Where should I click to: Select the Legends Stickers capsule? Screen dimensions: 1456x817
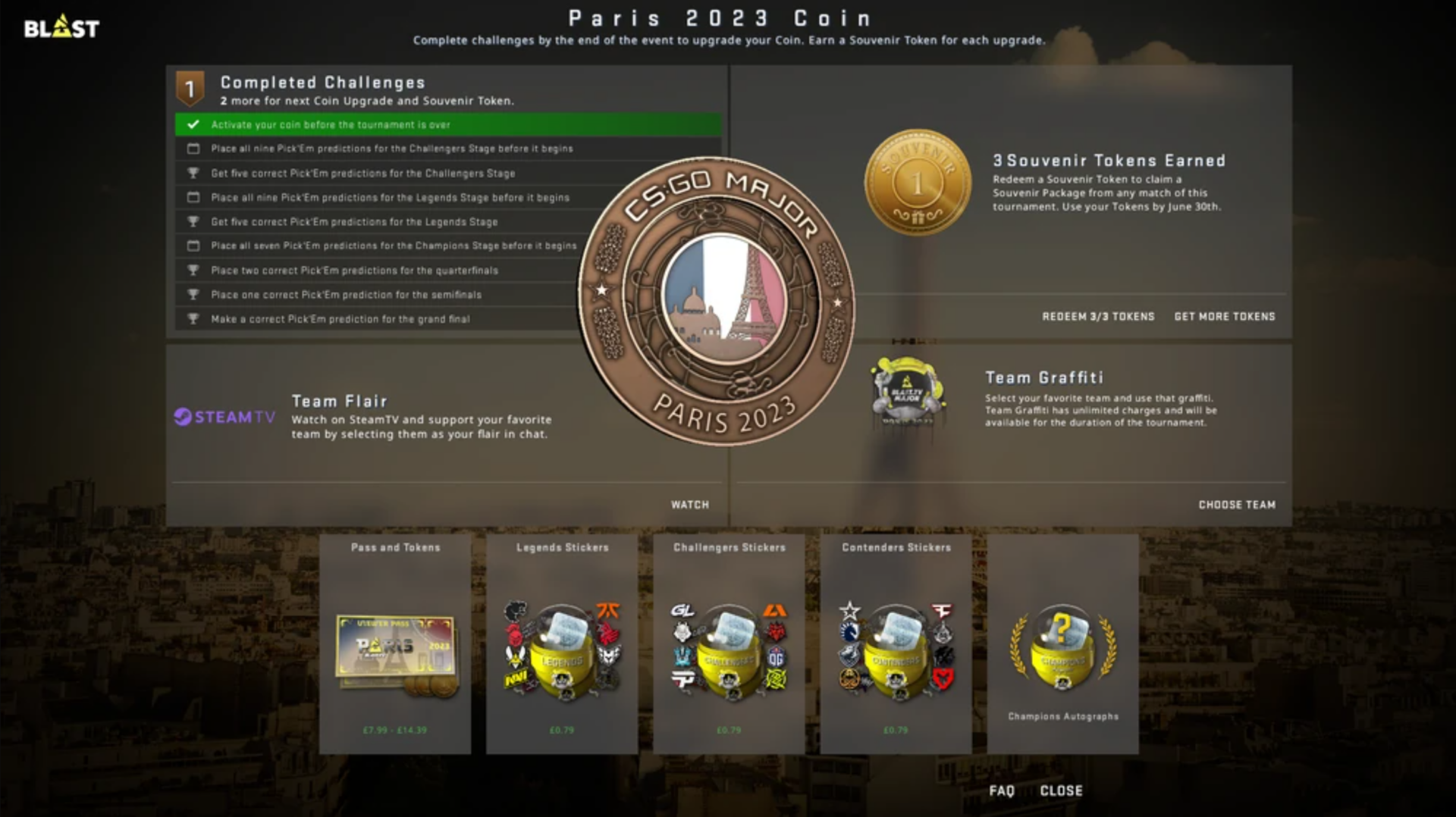point(562,644)
